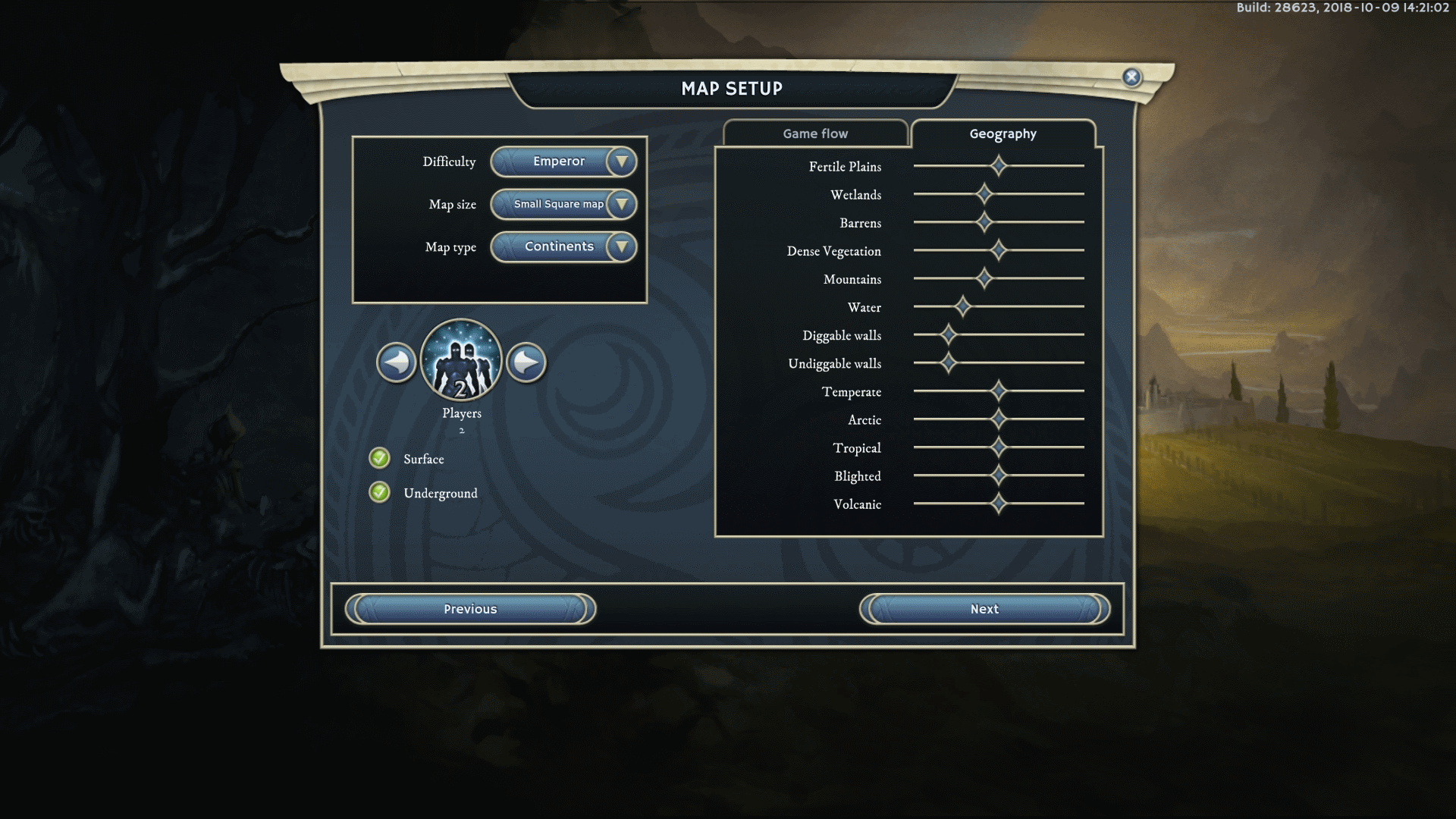This screenshot has width=1456, height=819.
Task: Switch to the Game flow tab
Action: pos(815,133)
